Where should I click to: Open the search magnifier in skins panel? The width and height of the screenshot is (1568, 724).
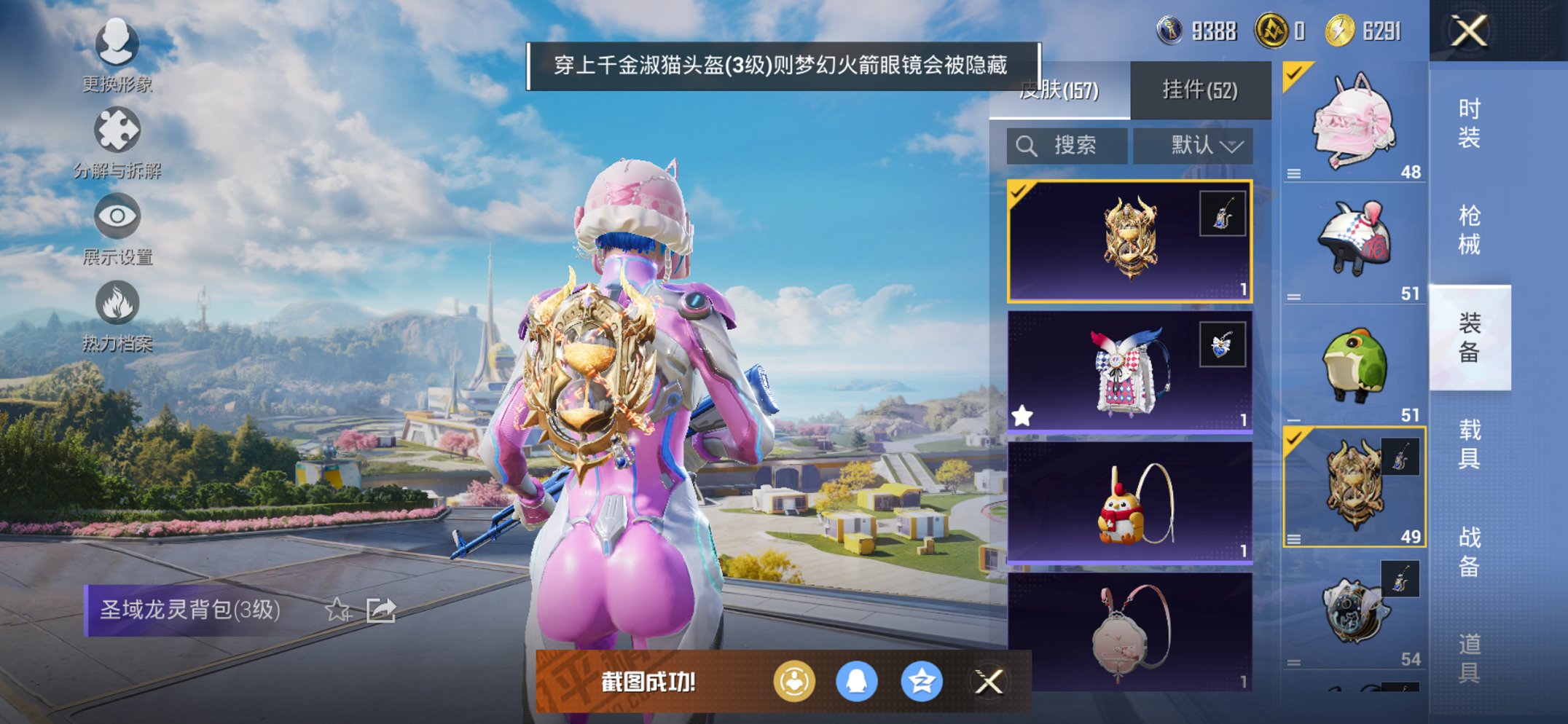click(1029, 145)
